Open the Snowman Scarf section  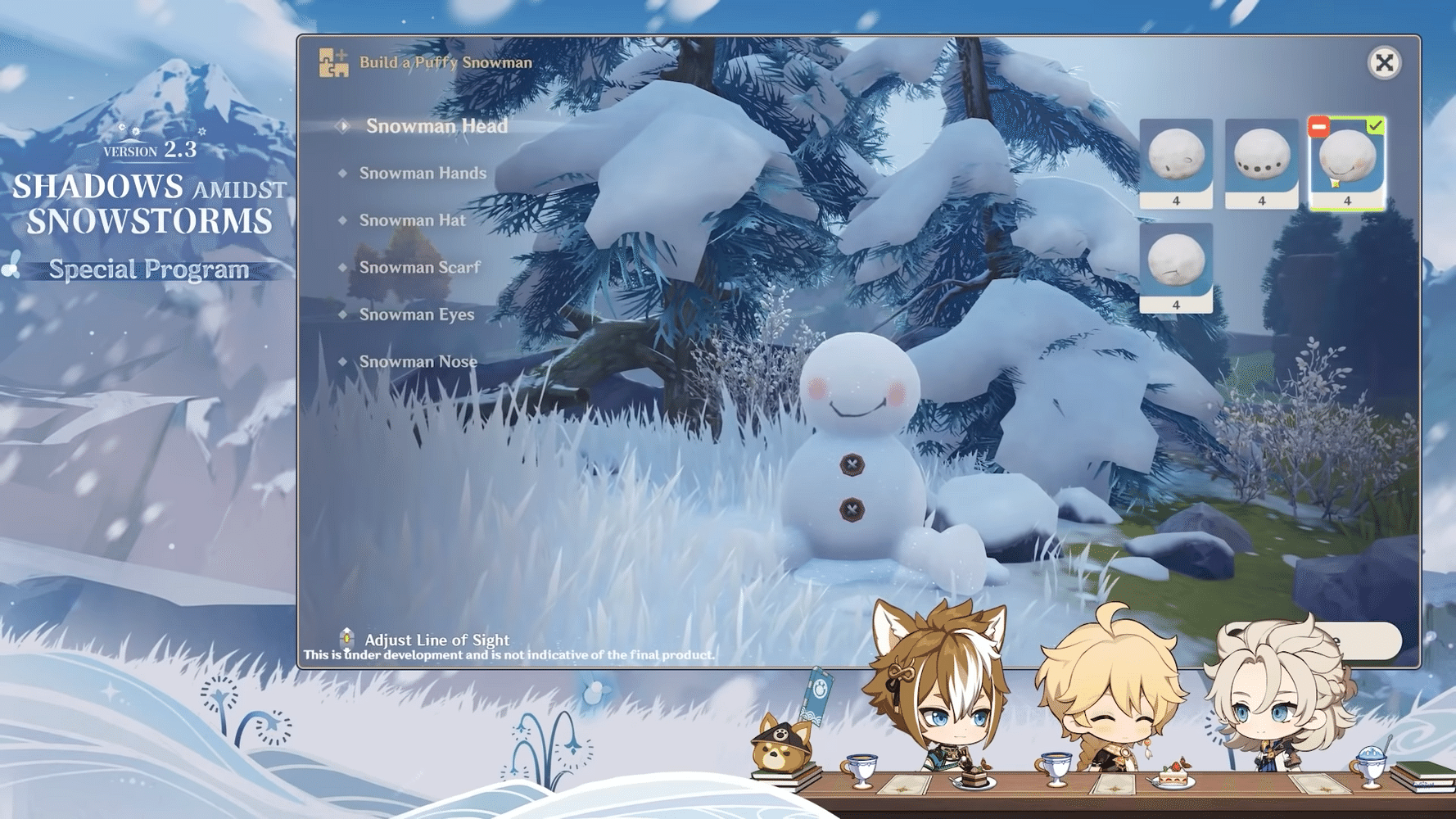pos(419,267)
